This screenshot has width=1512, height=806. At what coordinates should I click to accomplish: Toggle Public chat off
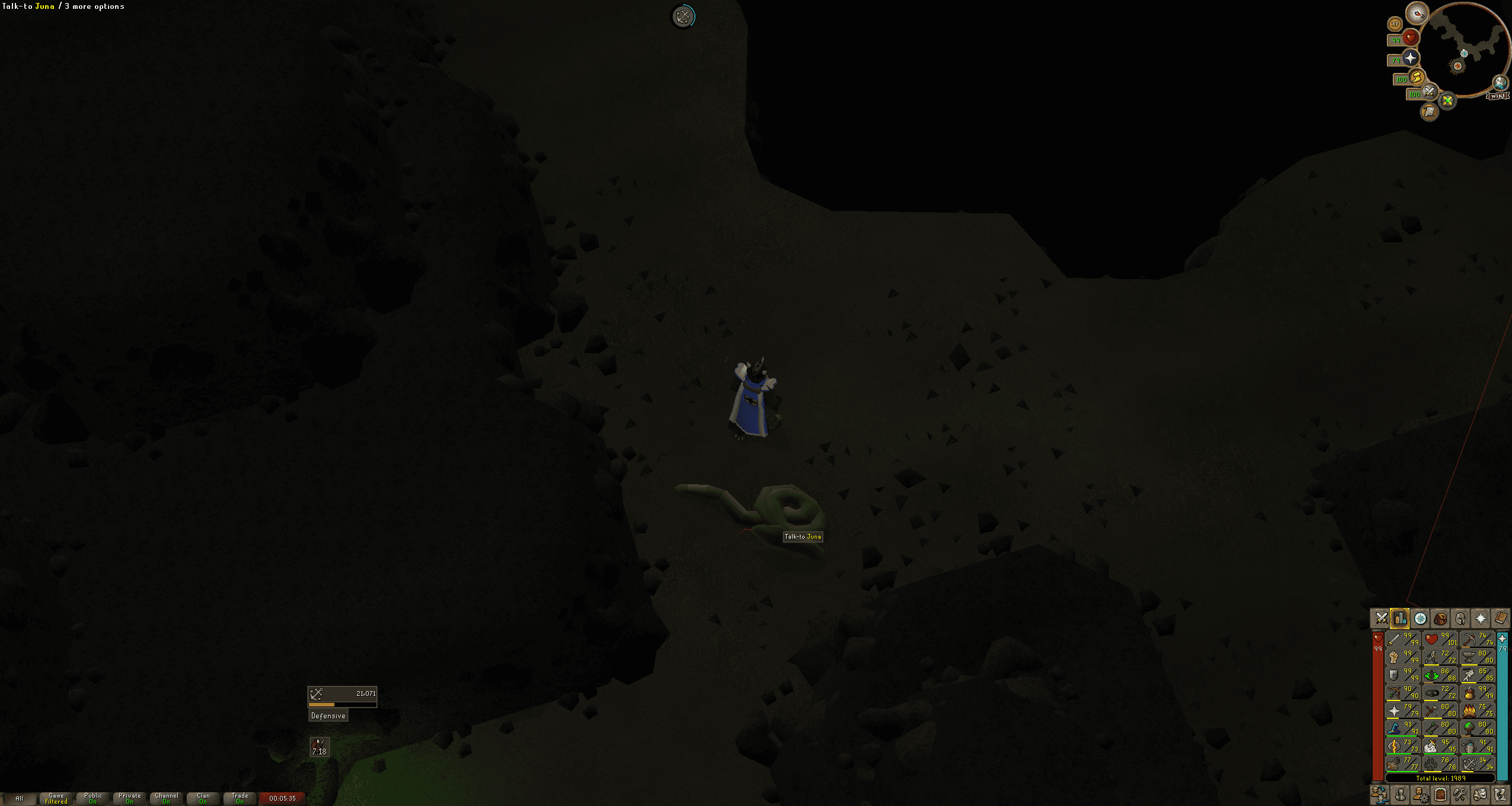93,798
